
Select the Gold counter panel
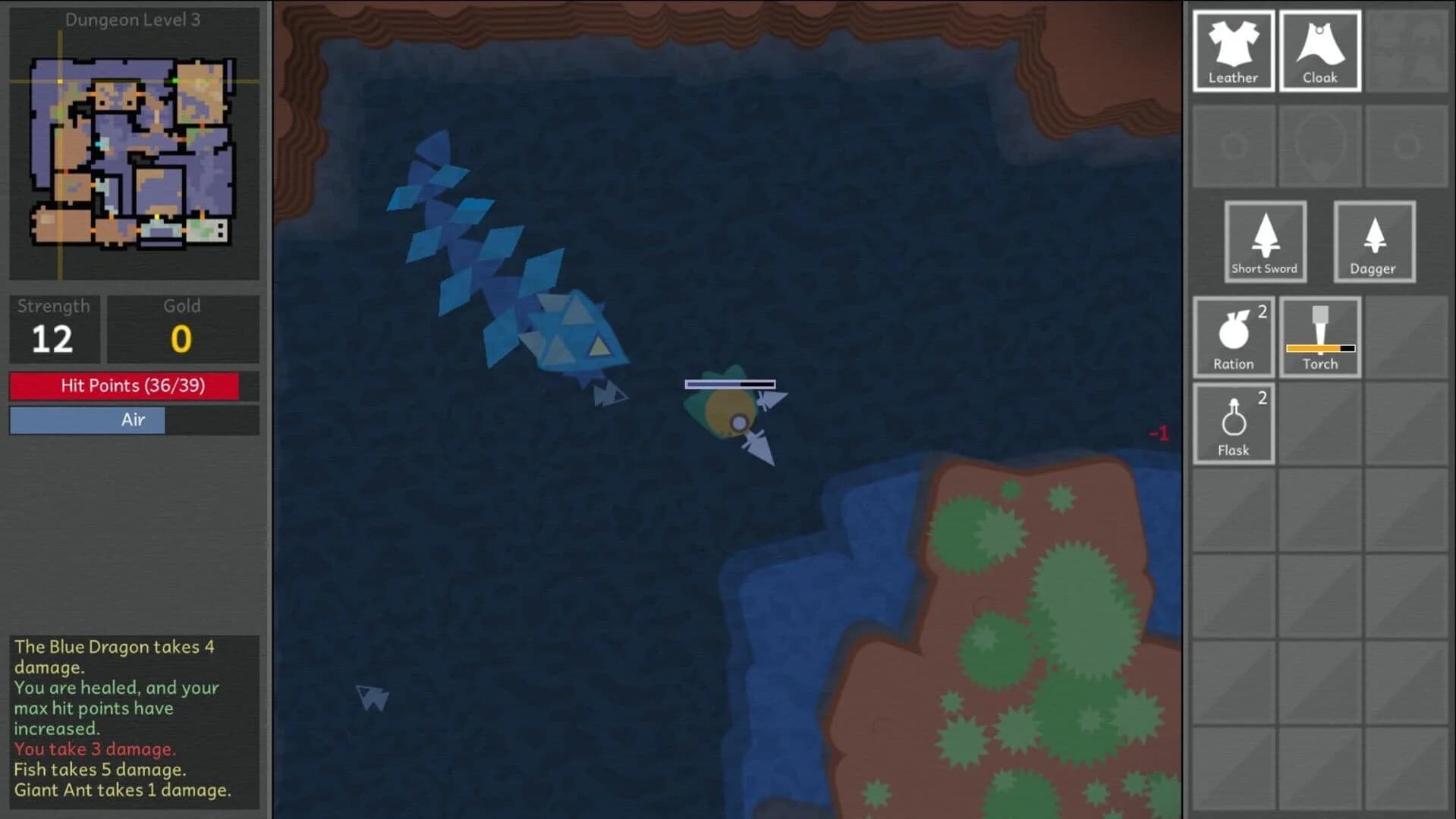(x=181, y=329)
